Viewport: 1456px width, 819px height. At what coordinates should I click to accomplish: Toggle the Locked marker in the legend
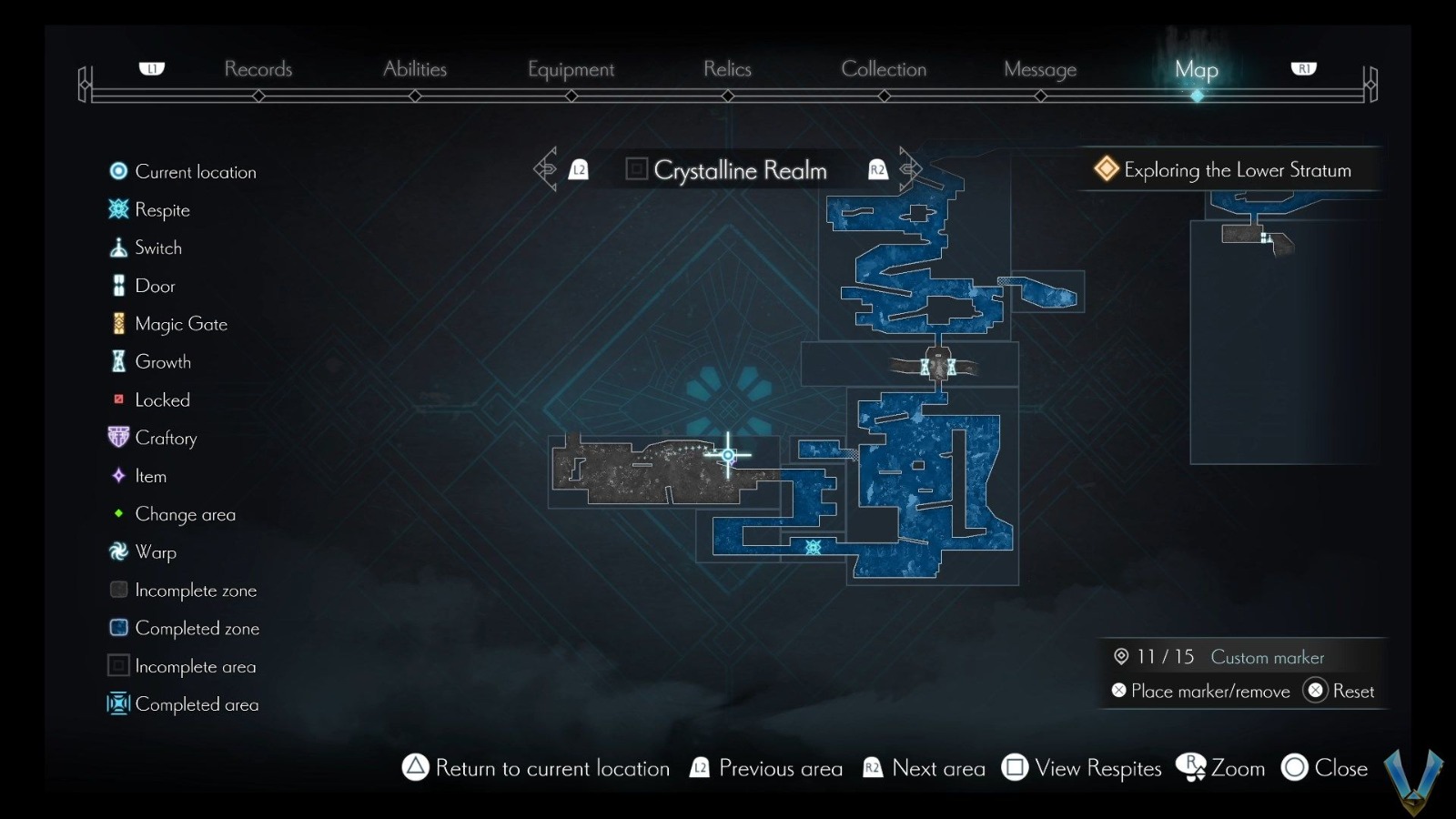[117, 399]
